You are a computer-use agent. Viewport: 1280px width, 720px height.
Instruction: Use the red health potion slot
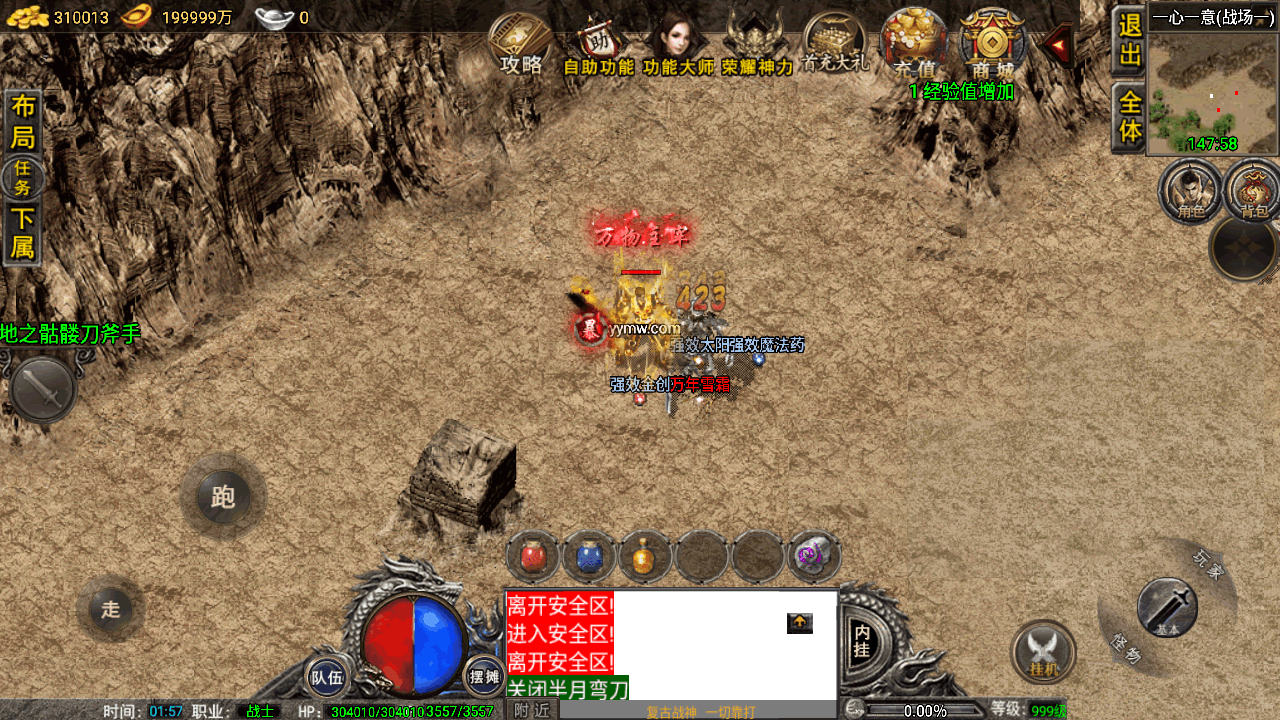533,557
